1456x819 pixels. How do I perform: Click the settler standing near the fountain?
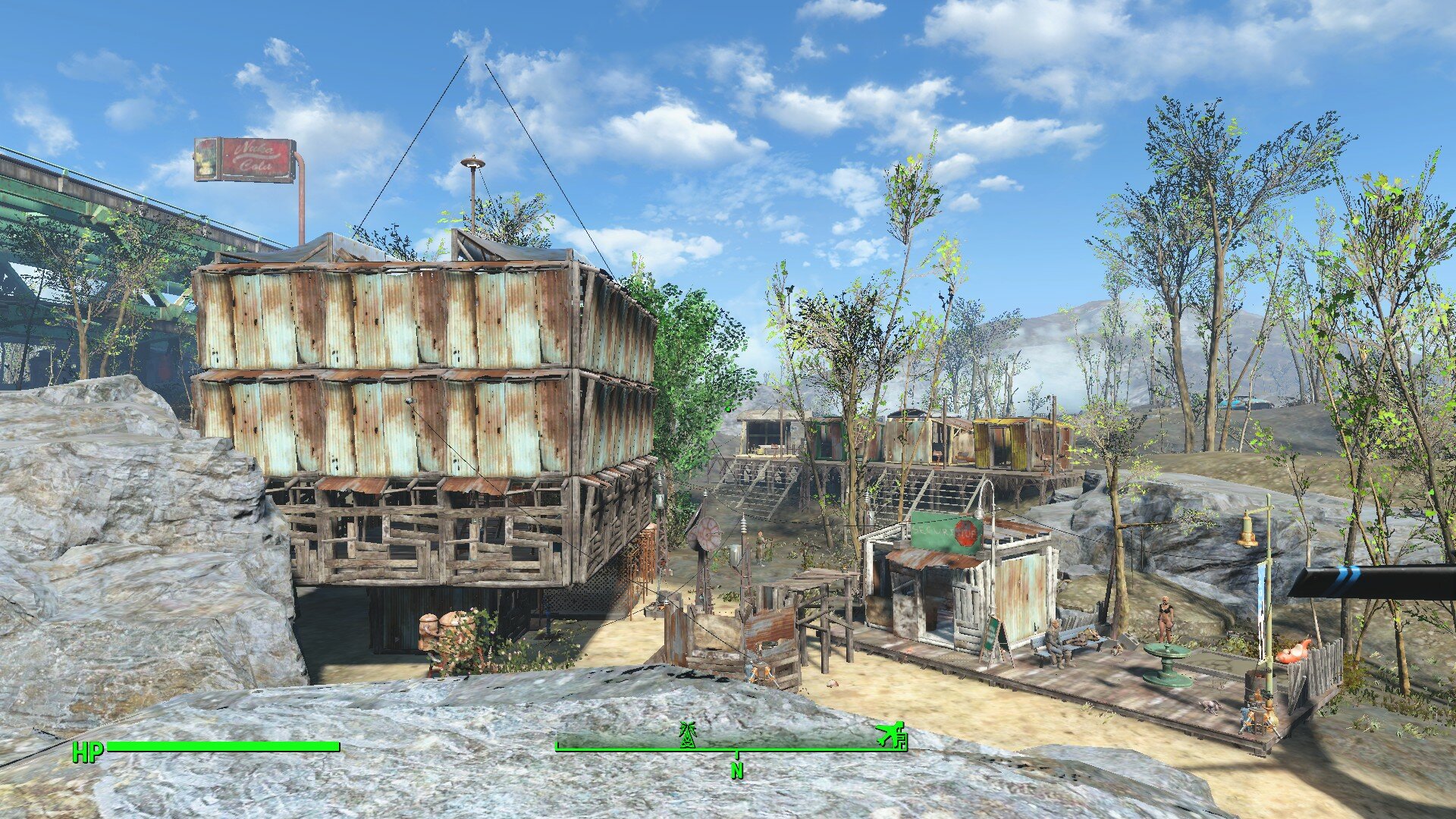point(1166,619)
